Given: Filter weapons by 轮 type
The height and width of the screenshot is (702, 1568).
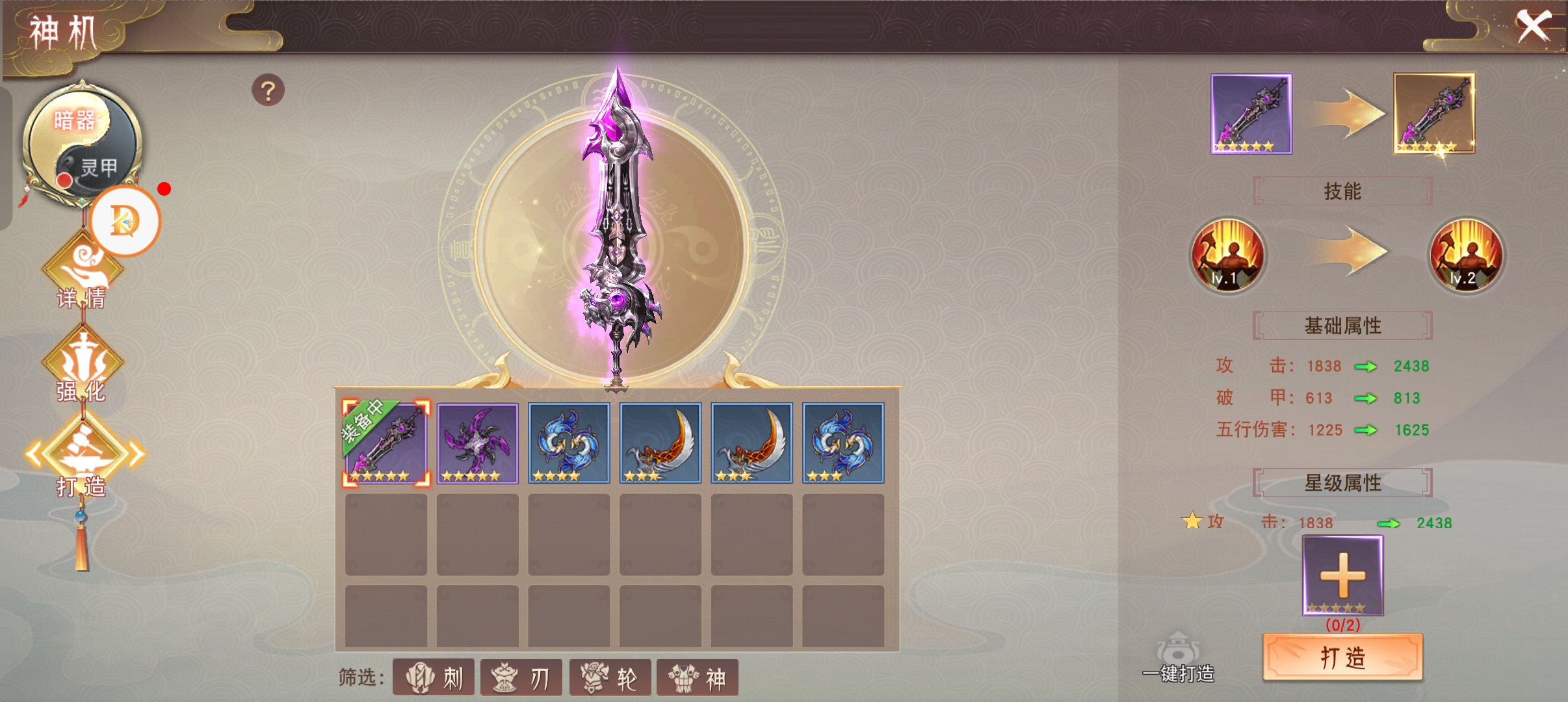Looking at the screenshot, I should (x=610, y=678).
